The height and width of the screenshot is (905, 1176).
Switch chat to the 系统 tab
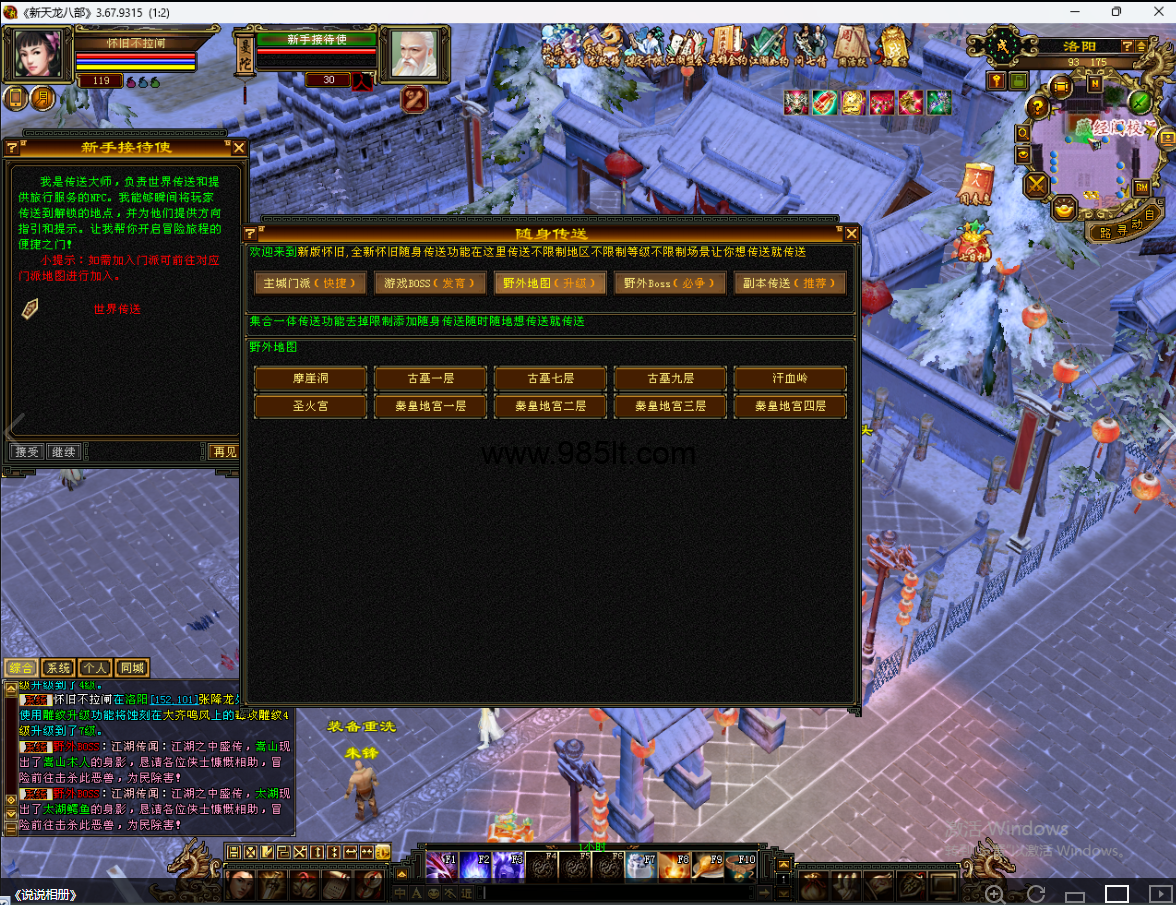tap(59, 668)
